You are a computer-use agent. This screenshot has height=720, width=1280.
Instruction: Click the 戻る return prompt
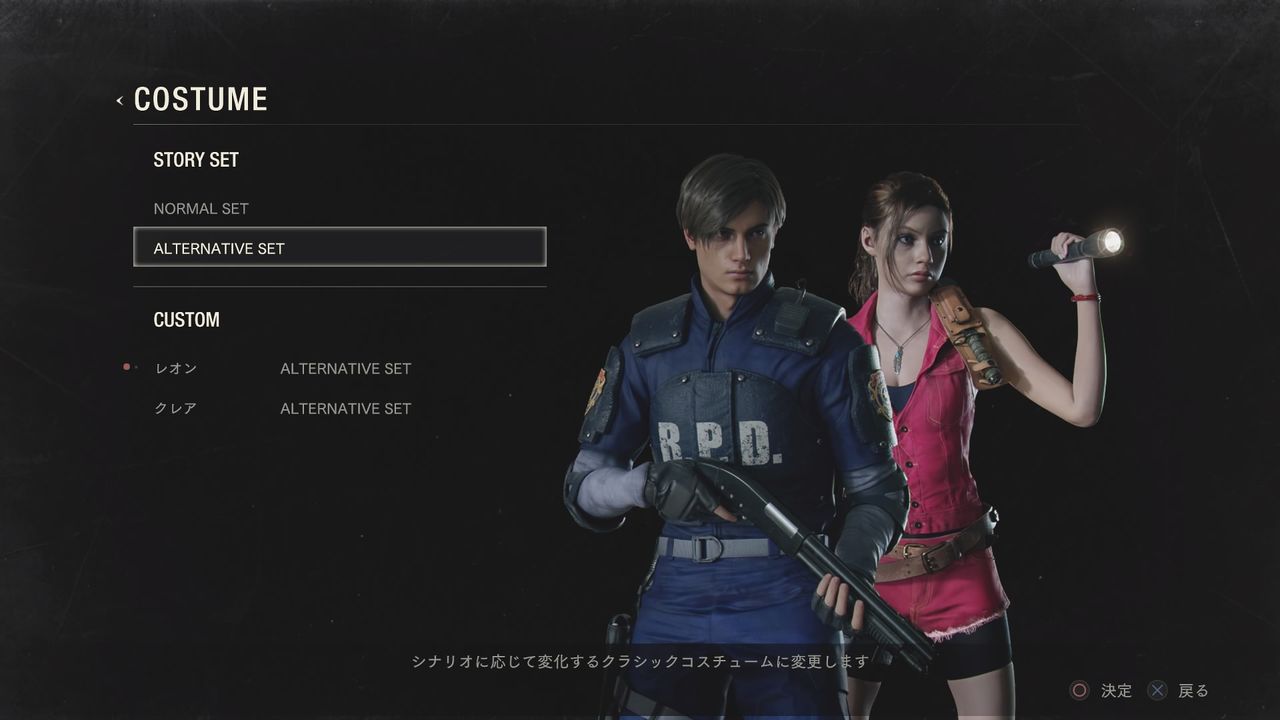[1192, 690]
